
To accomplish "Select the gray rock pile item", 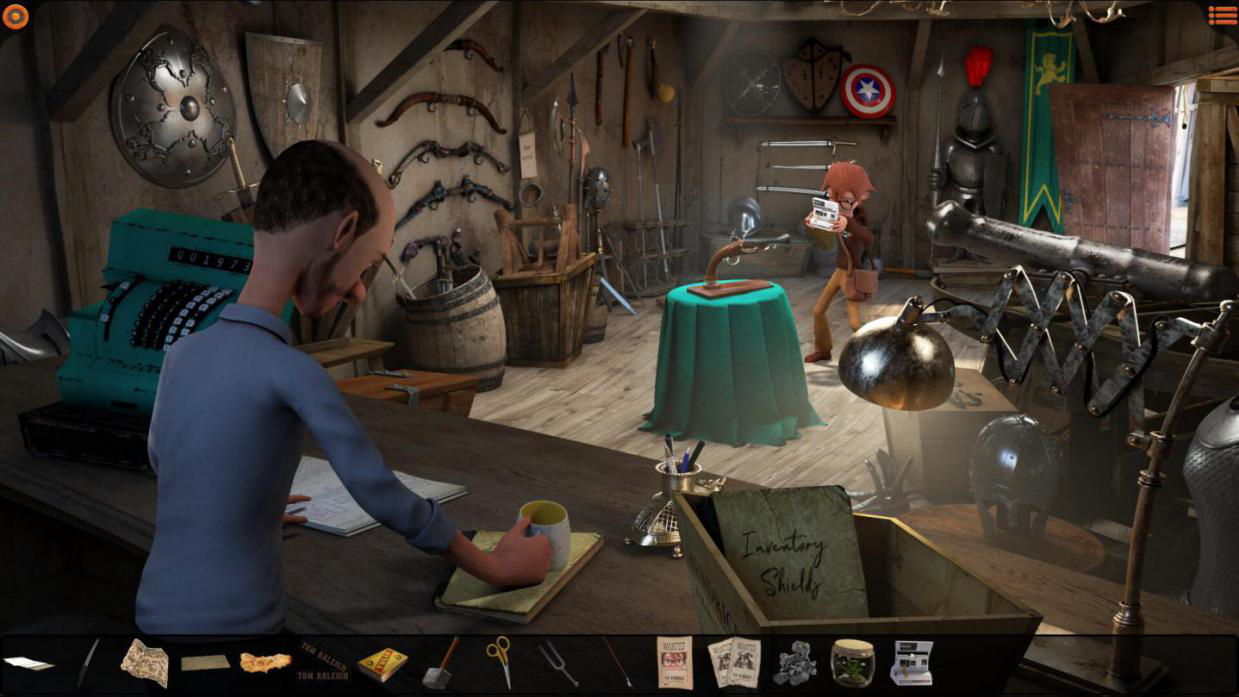I will (x=794, y=662).
